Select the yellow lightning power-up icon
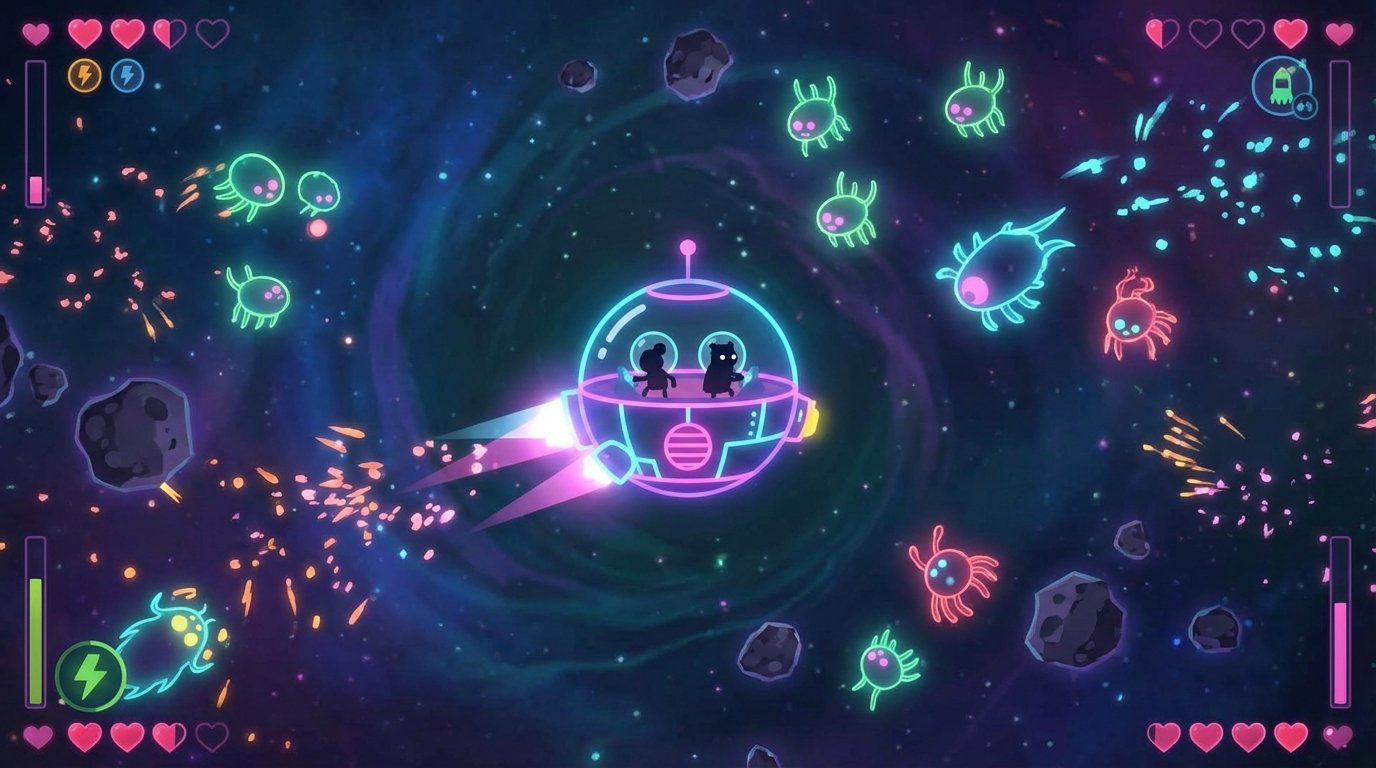This screenshot has height=768, width=1376. click(84, 74)
